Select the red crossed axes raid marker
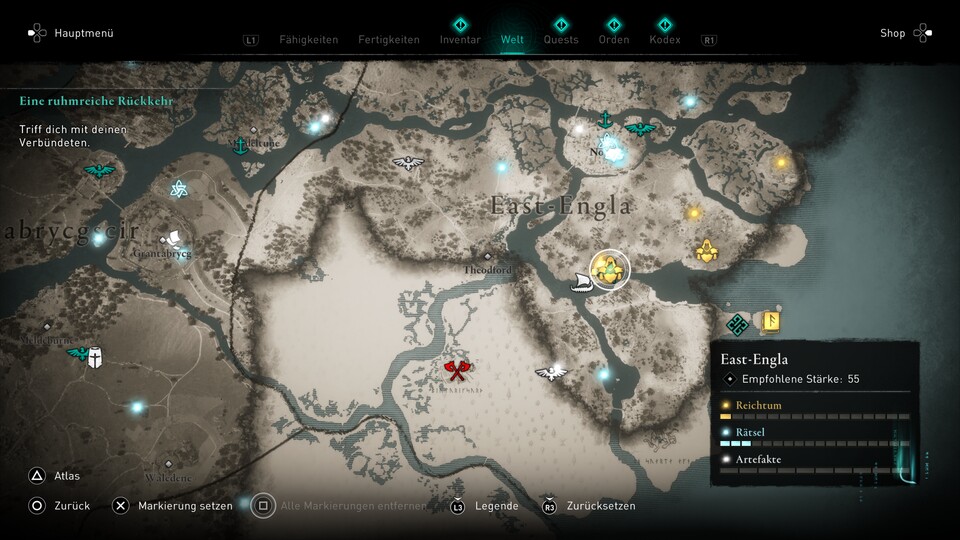This screenshot has height=540, width=960. [456, 372]
